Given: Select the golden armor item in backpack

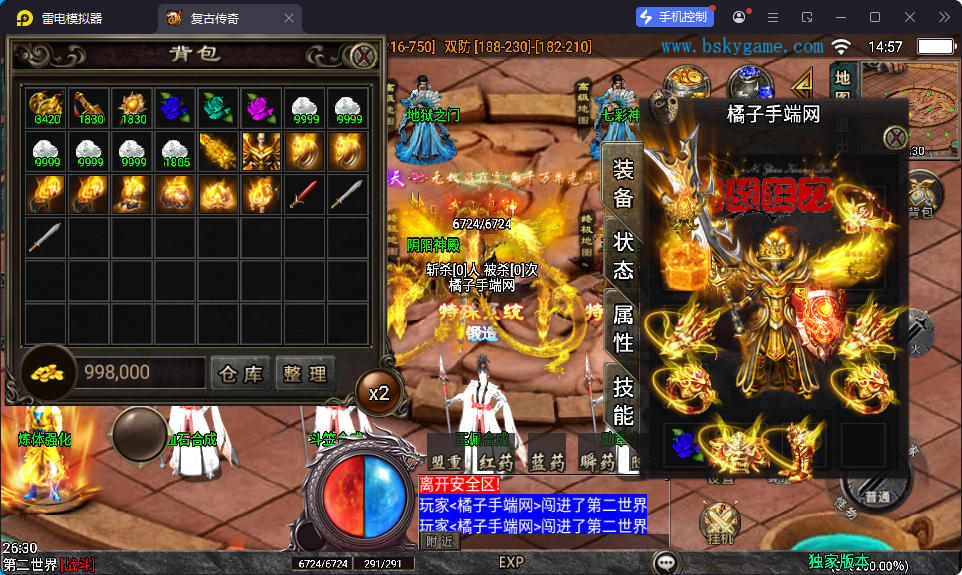Looking at the screenshot, I should click(262, 150).
